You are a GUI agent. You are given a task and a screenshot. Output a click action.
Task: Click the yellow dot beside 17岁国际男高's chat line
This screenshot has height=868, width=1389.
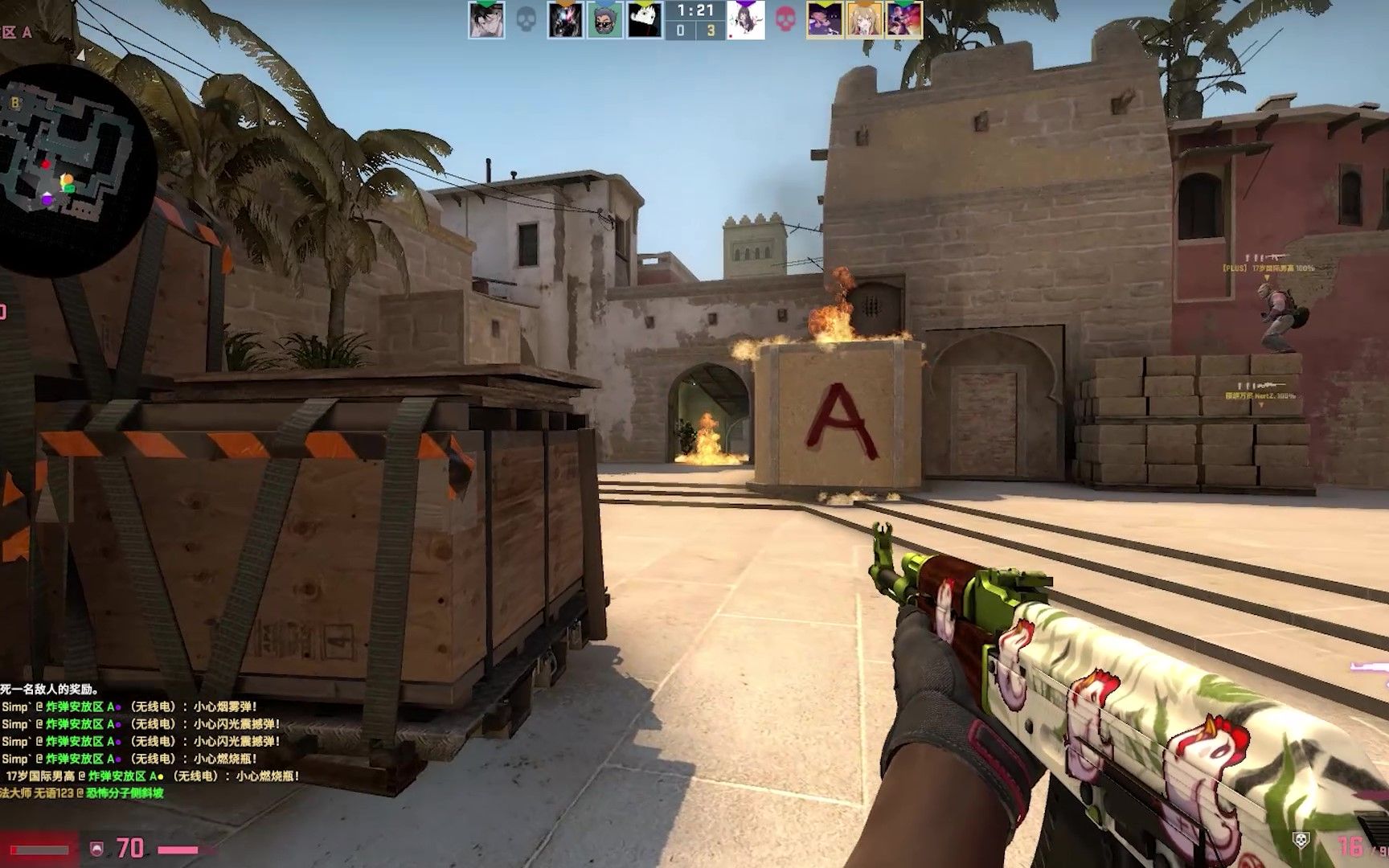161,776
